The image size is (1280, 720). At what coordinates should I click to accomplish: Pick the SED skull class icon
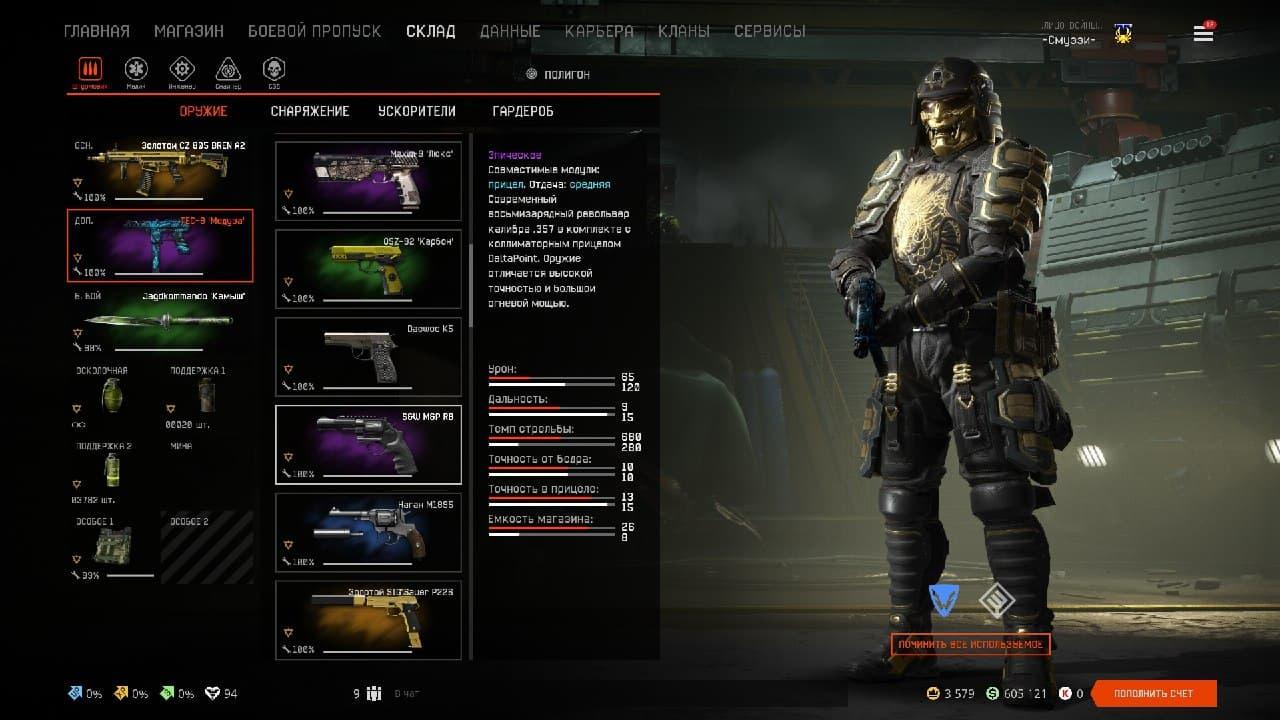273,70
